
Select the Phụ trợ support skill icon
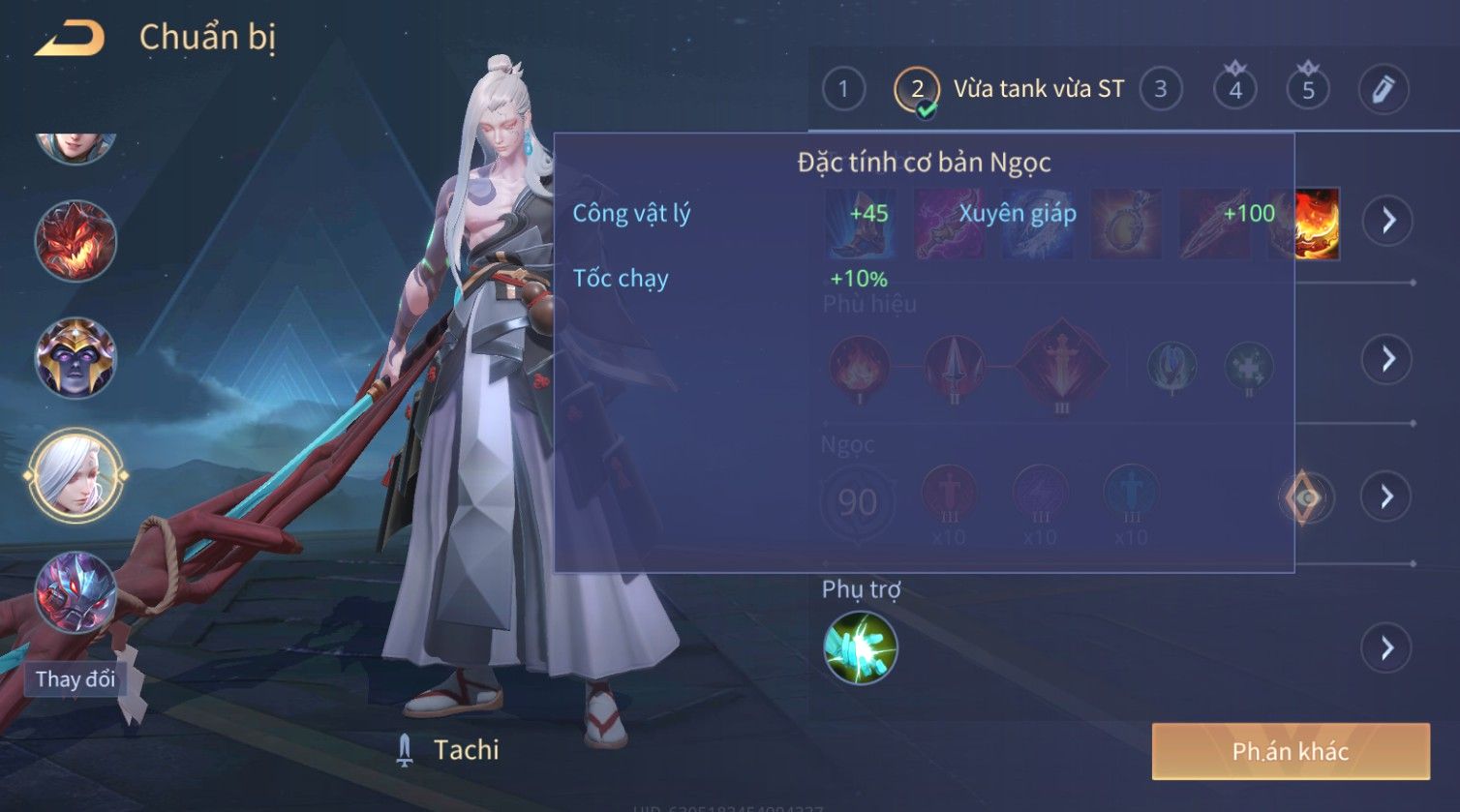coord(860,647)
